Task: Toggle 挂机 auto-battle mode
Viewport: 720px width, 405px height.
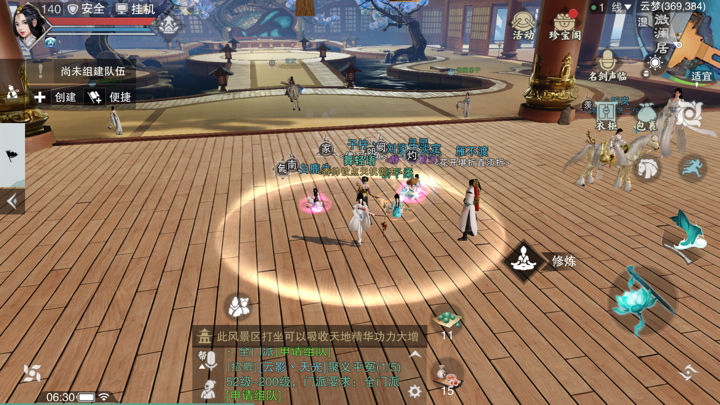Action: point(135,9)
